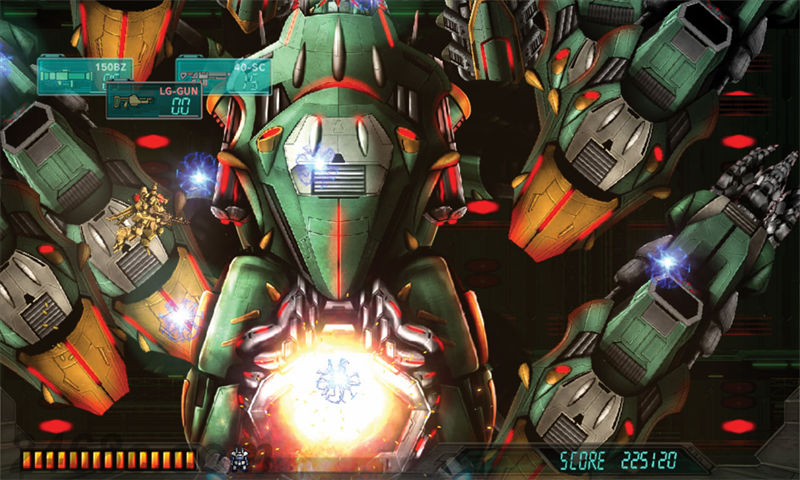Click the white mech lives icon

click(239, 460)
